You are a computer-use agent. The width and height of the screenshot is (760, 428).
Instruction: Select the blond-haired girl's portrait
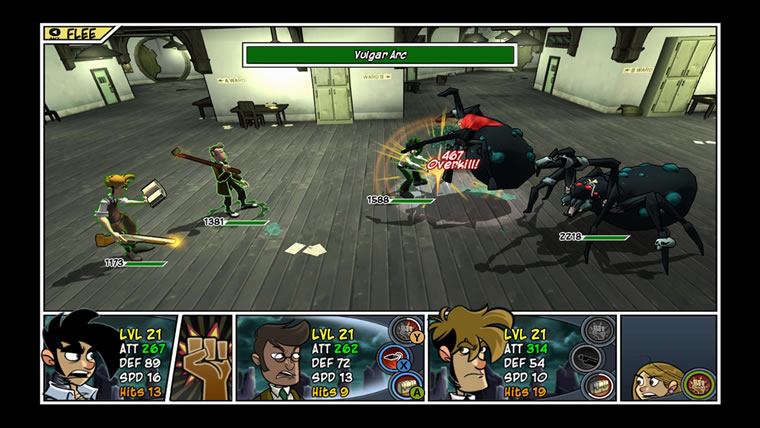(655, 379)
